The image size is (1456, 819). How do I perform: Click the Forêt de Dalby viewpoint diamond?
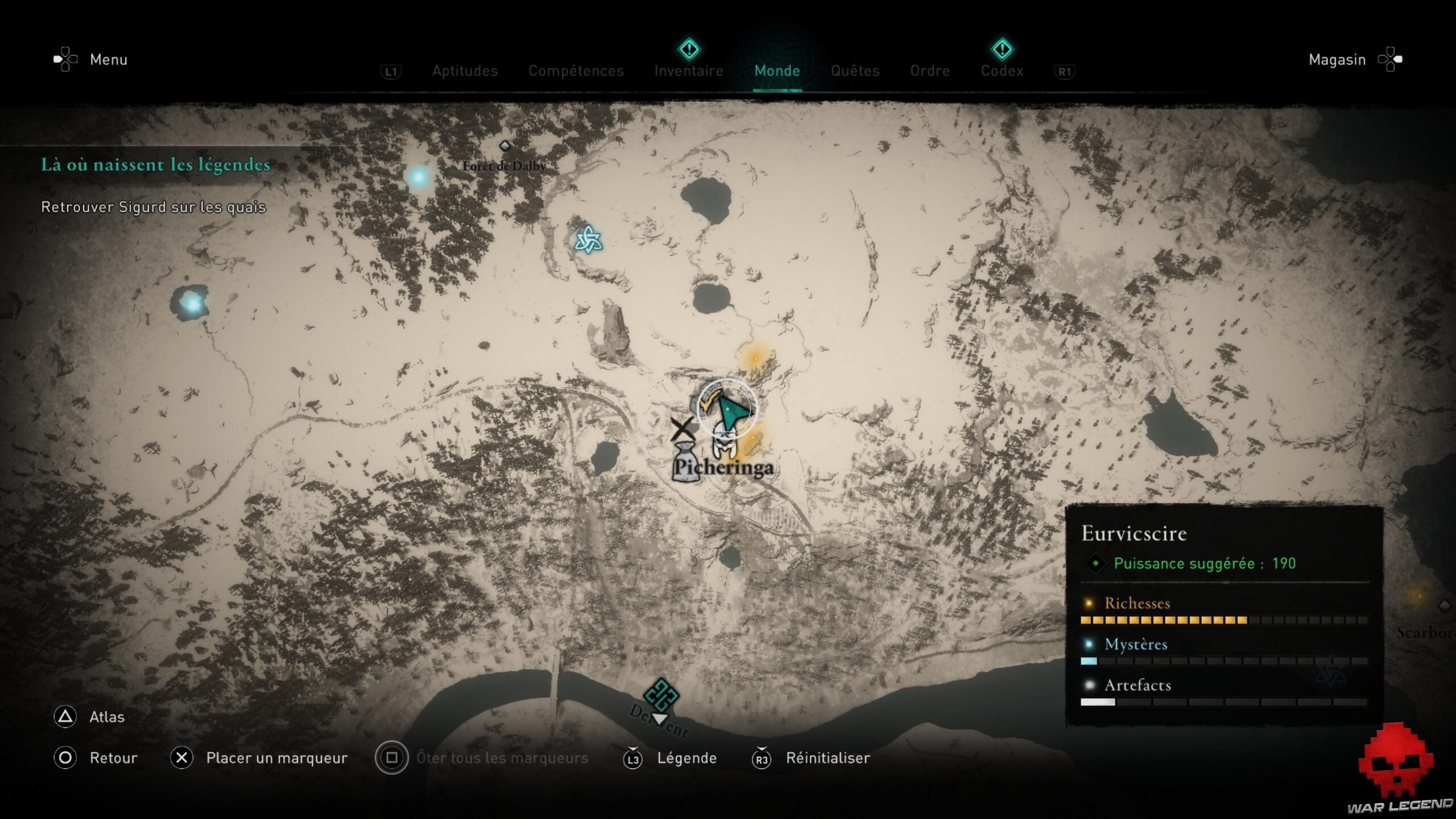click(x=504, y=146)
